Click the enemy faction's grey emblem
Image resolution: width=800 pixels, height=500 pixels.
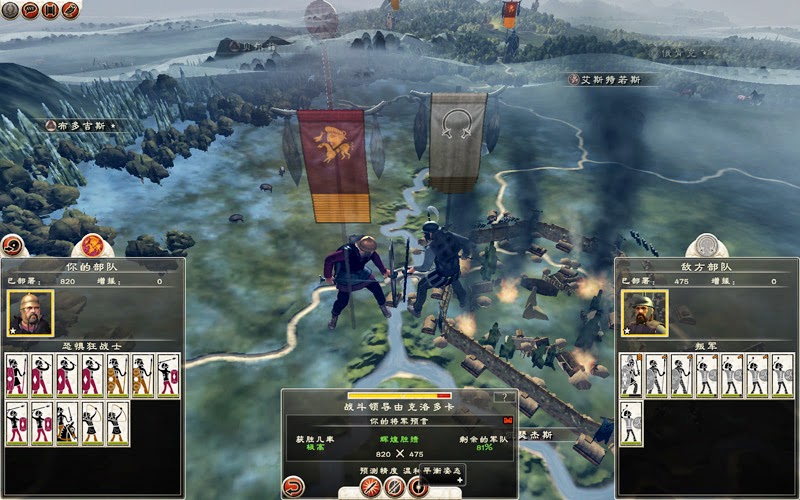point(707,243)
